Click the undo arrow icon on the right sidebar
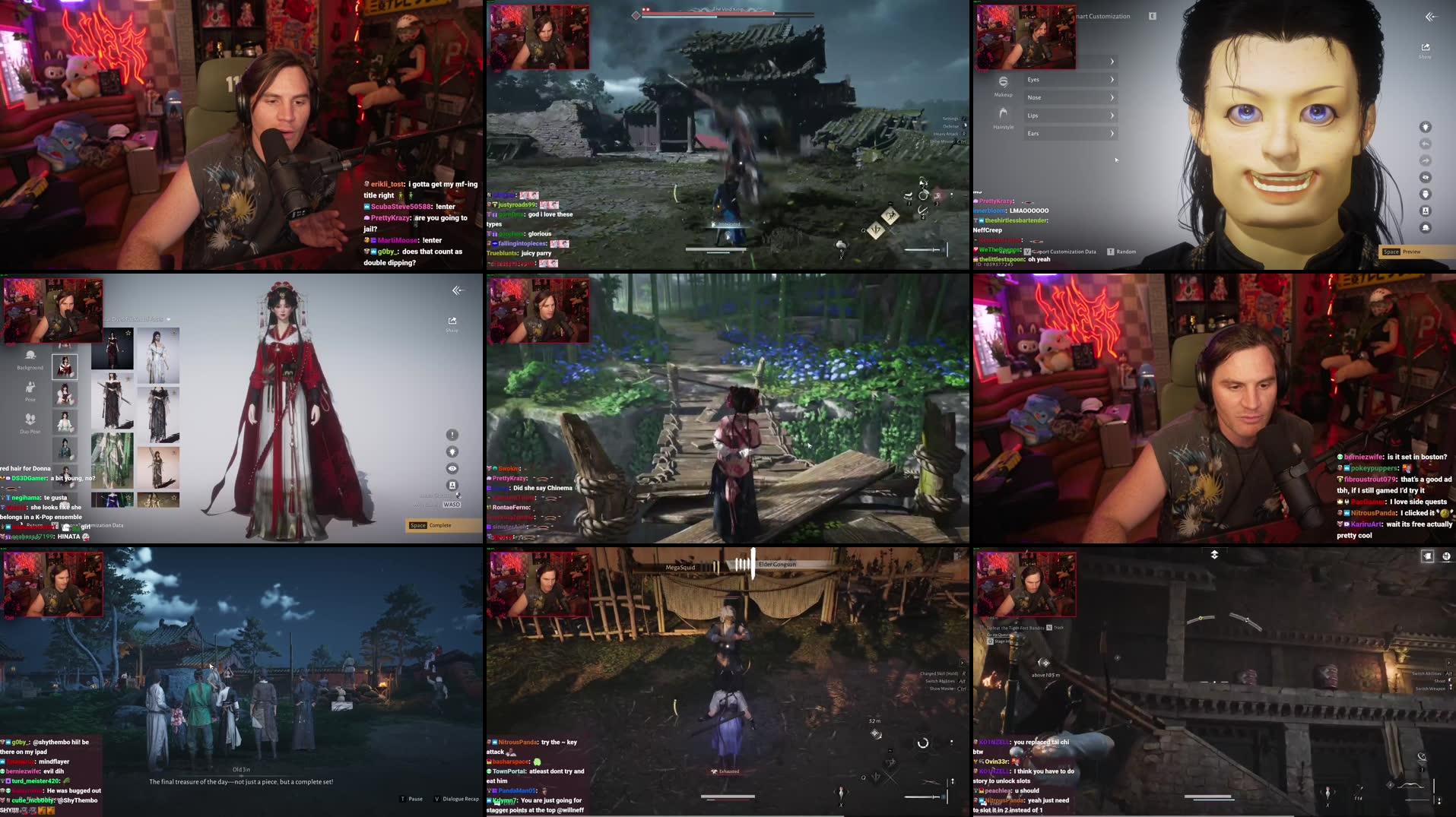 [x=1426, y=144]
